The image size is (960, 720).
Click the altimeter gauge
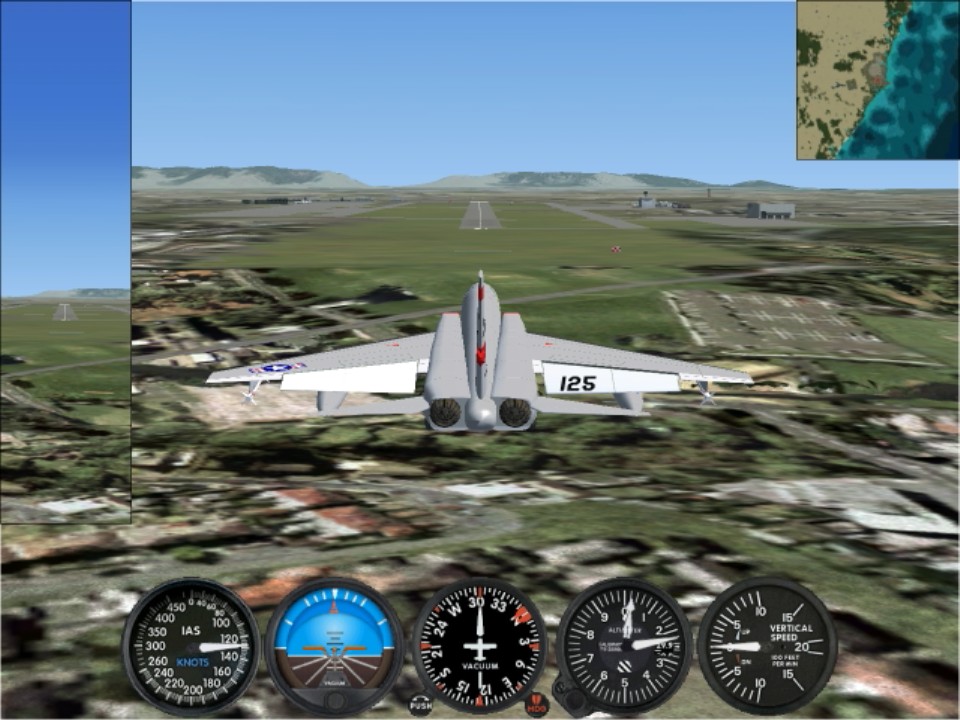(x=624, y=646)
